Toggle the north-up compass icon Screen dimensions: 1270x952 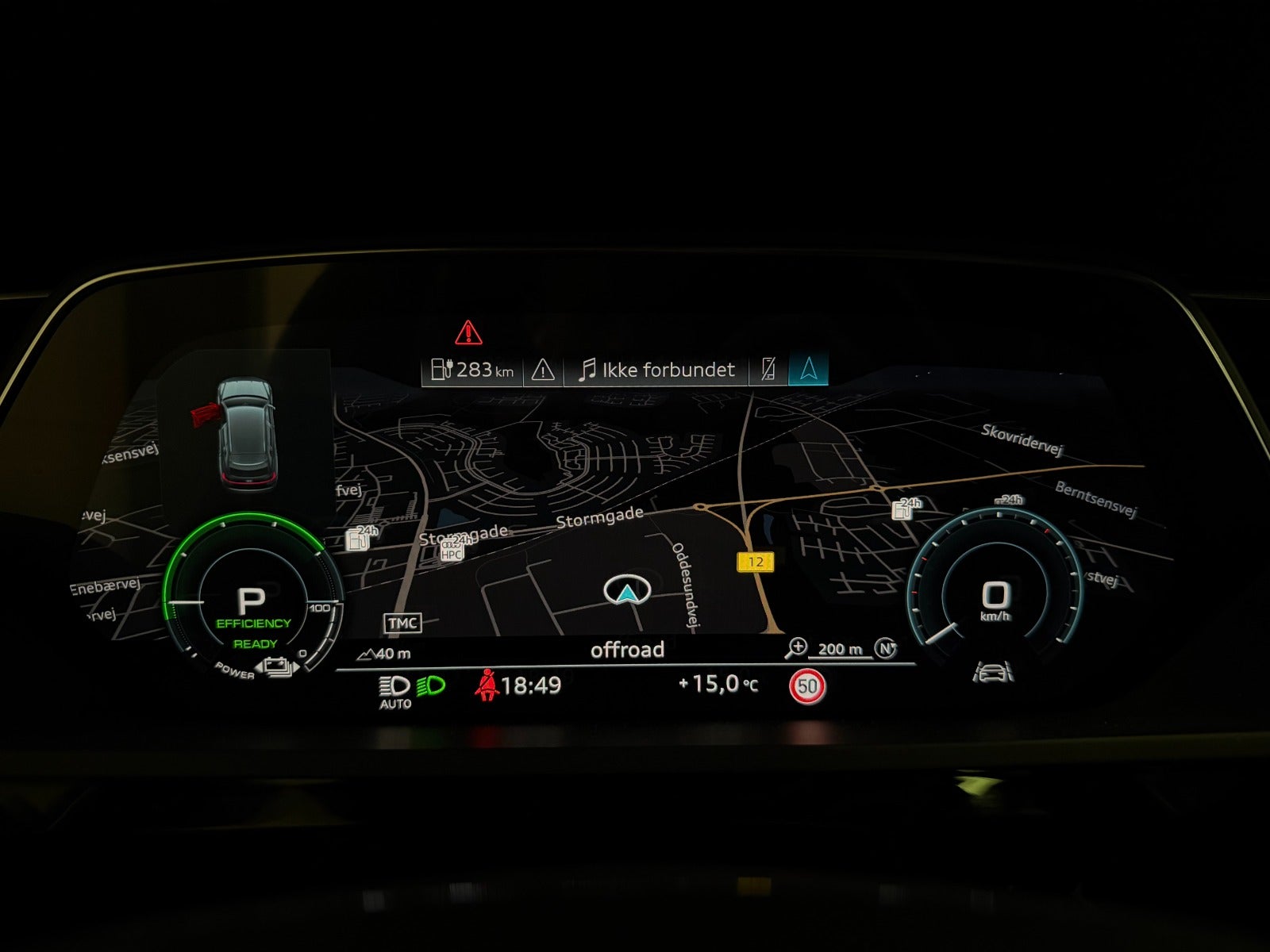click(x=886, y=649)
